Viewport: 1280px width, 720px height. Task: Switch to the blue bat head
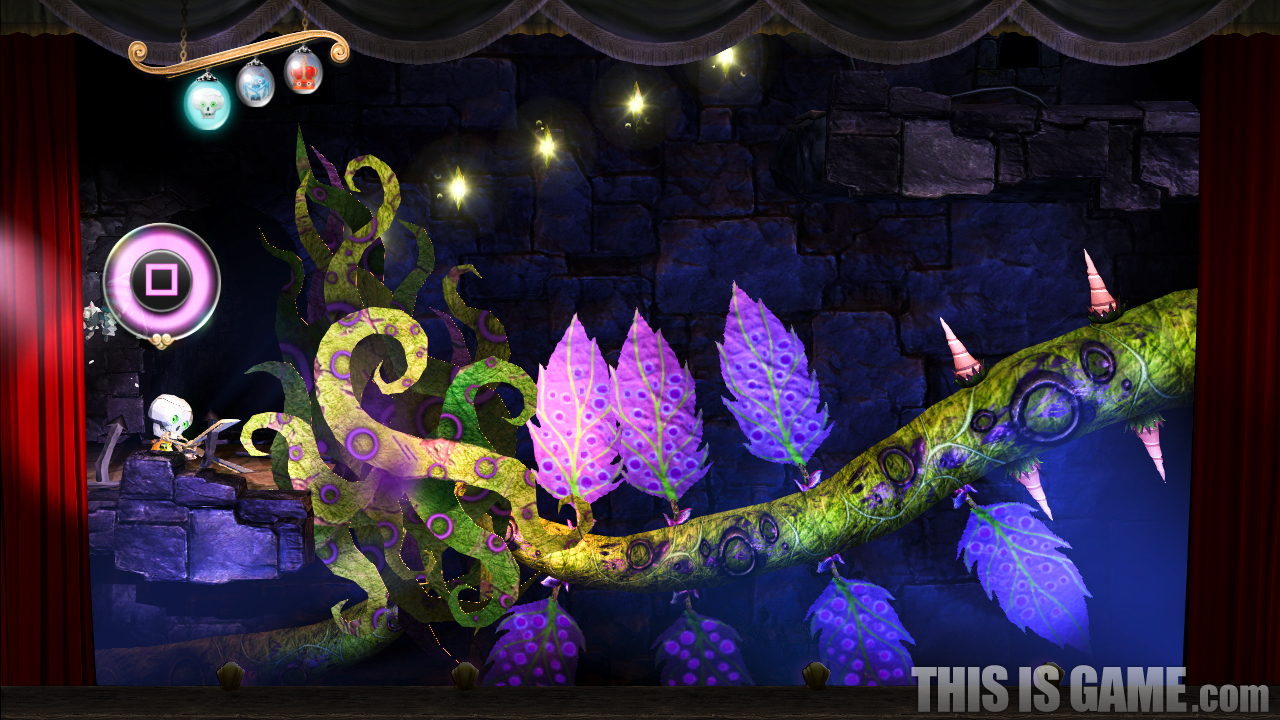pyautogui.click(x=254, y=85)
